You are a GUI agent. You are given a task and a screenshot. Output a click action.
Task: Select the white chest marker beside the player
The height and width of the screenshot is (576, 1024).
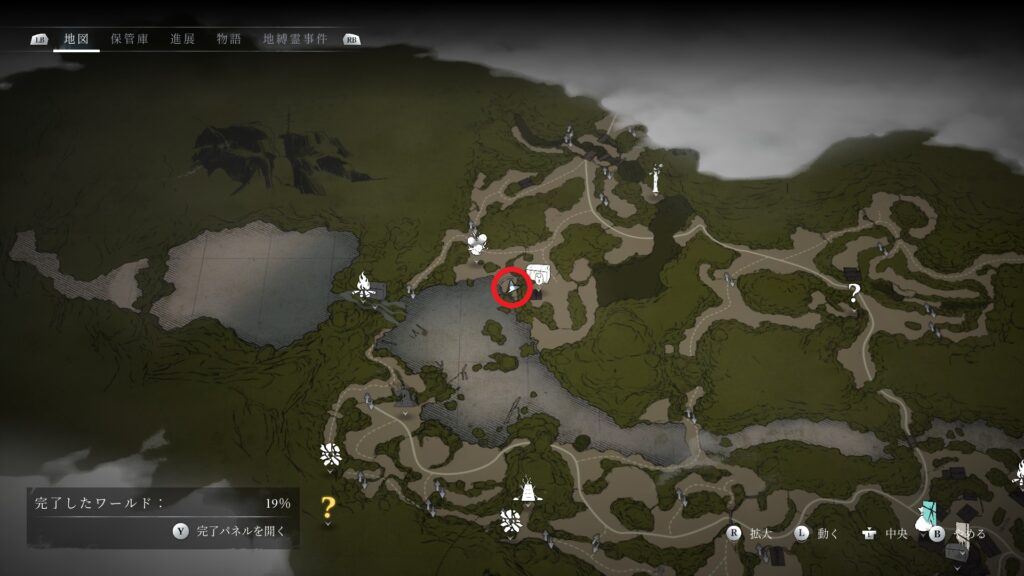pos(540,273)
